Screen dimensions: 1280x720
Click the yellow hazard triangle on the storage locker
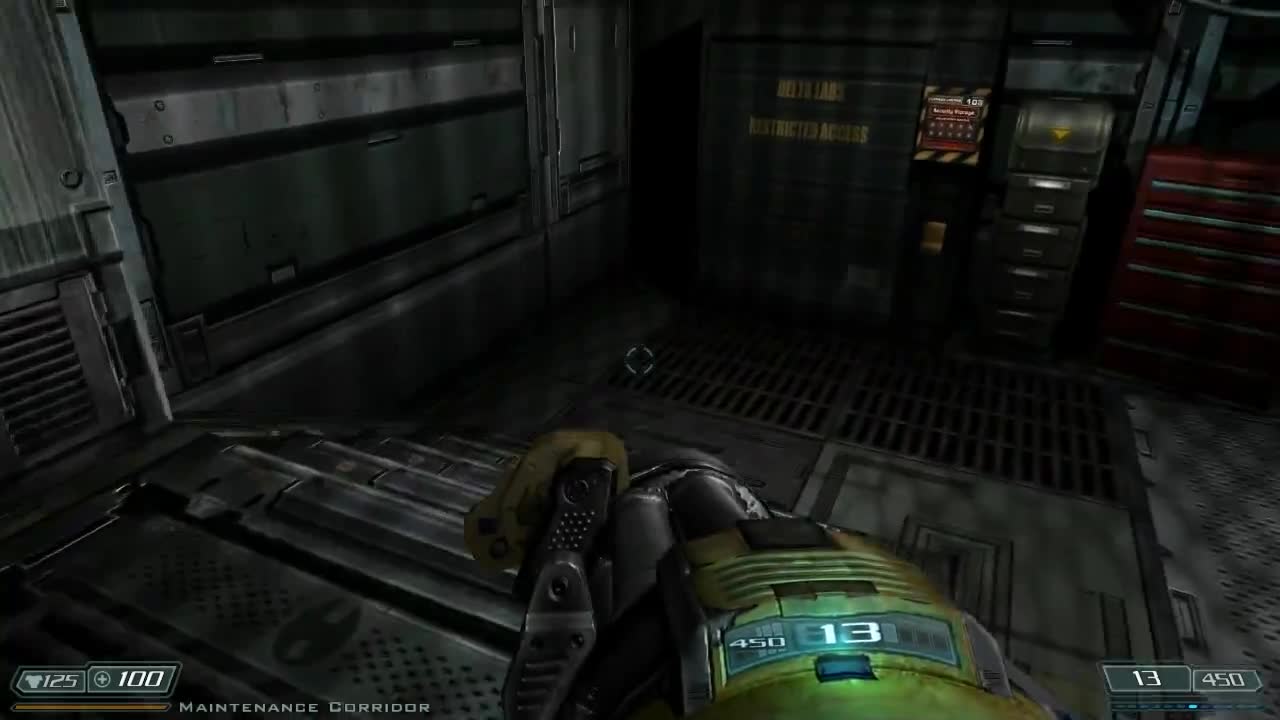coord(1060,133)
